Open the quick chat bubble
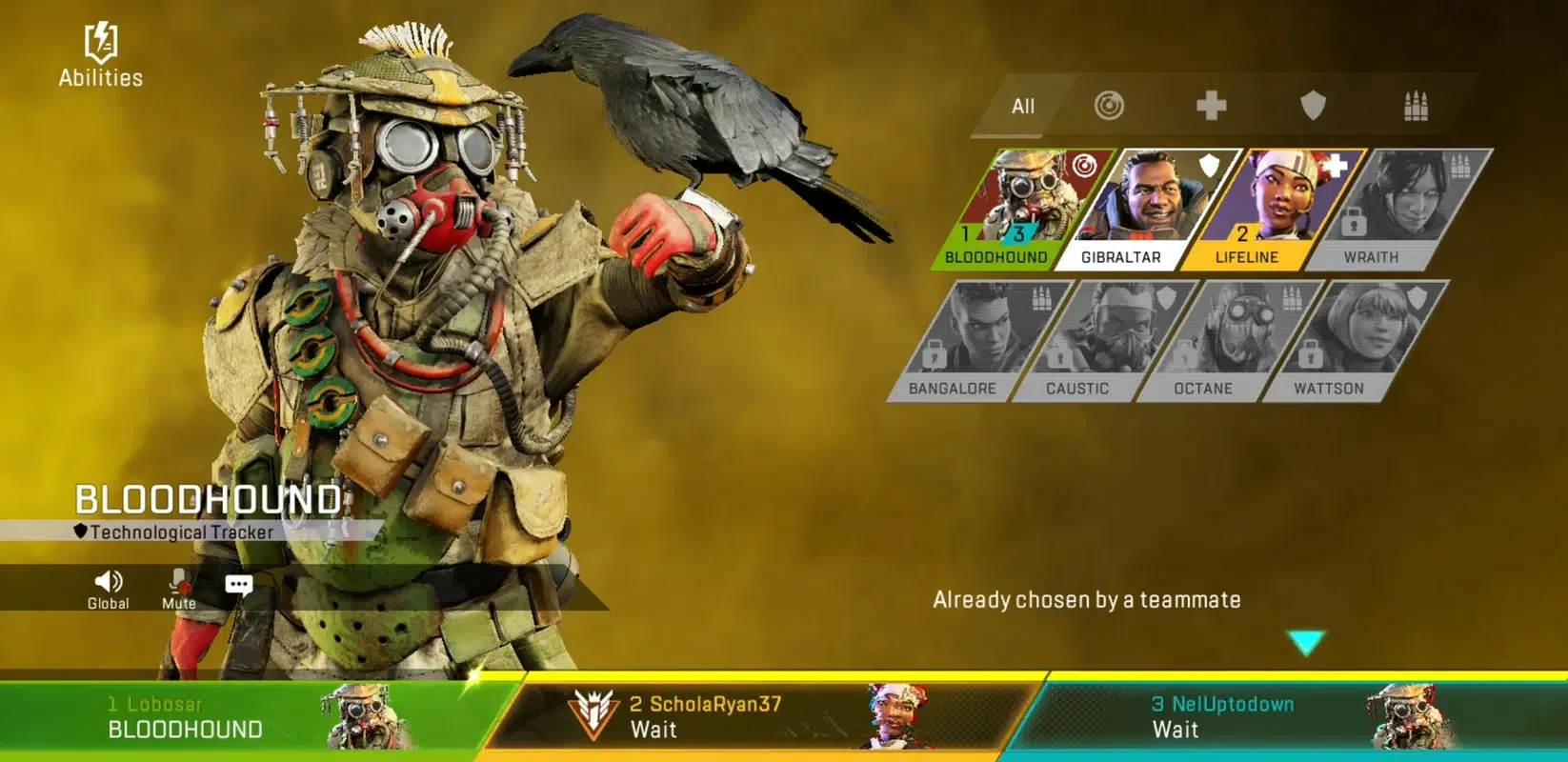The width and height of the screenshot is (1568, 762). click(x=238, y=585)
